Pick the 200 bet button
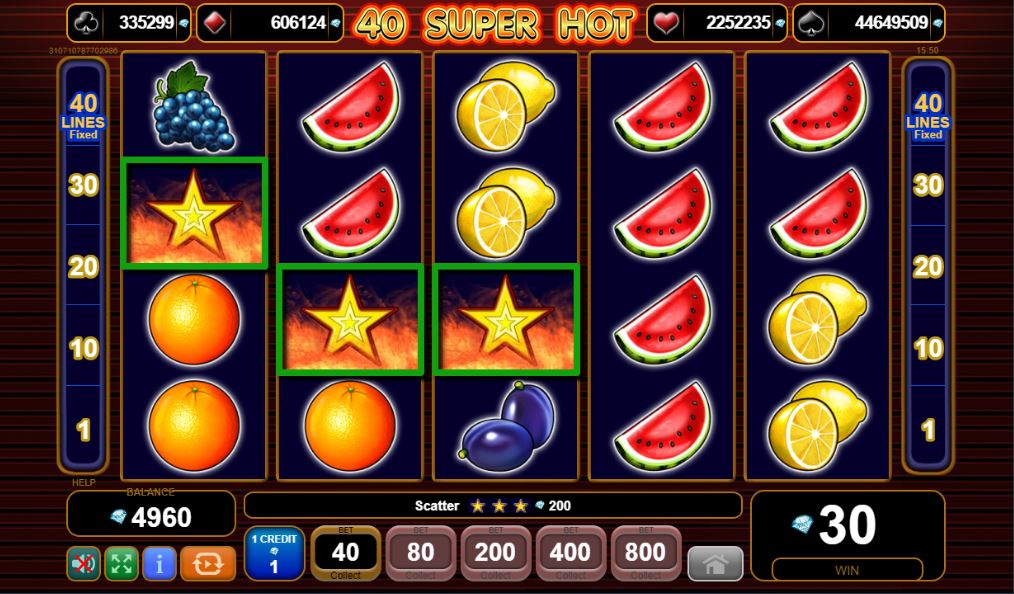This screenshot has height=594, width=1014. pyautogui.click(x=495, y=553)
